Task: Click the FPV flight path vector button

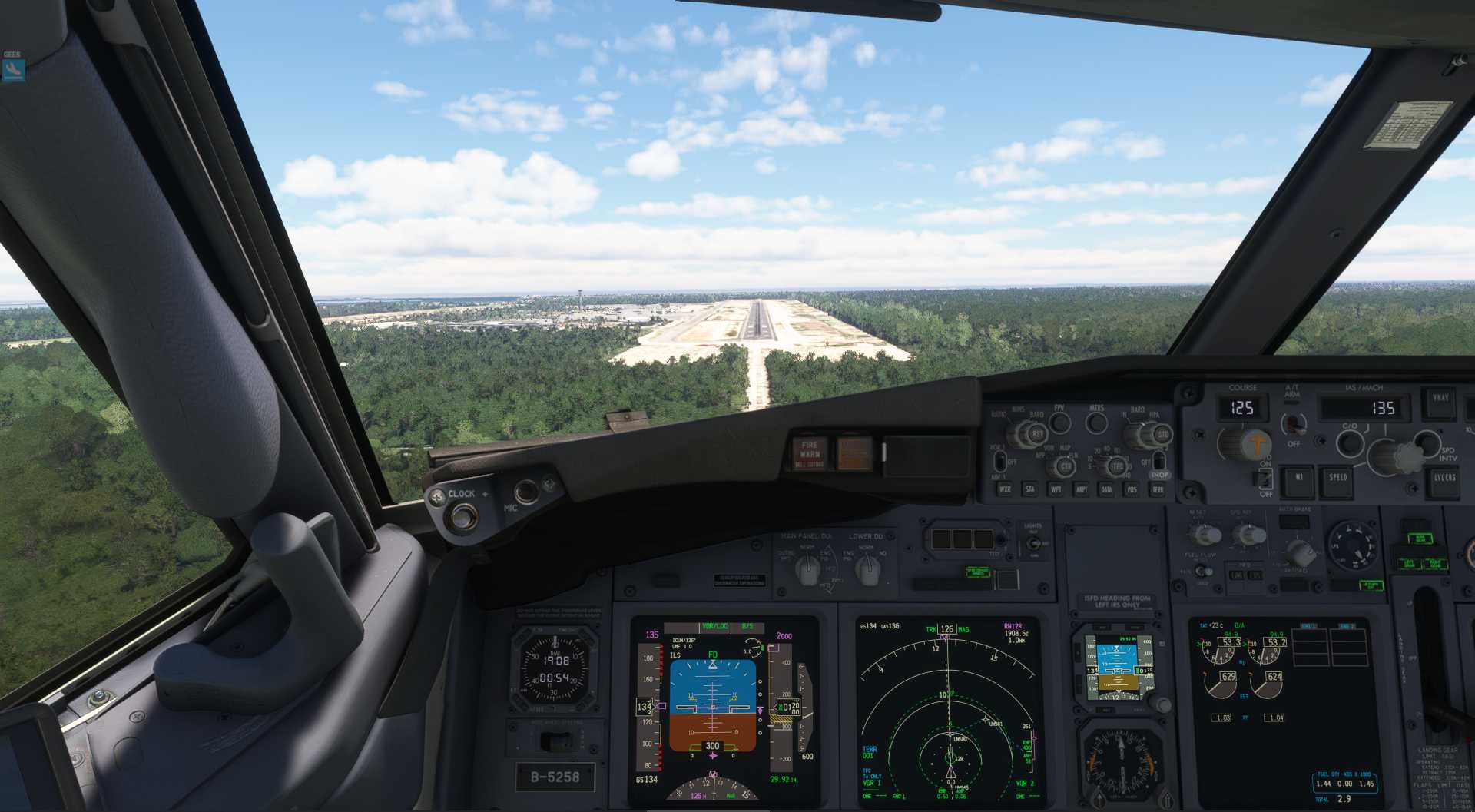Action: click(1060, 422)
